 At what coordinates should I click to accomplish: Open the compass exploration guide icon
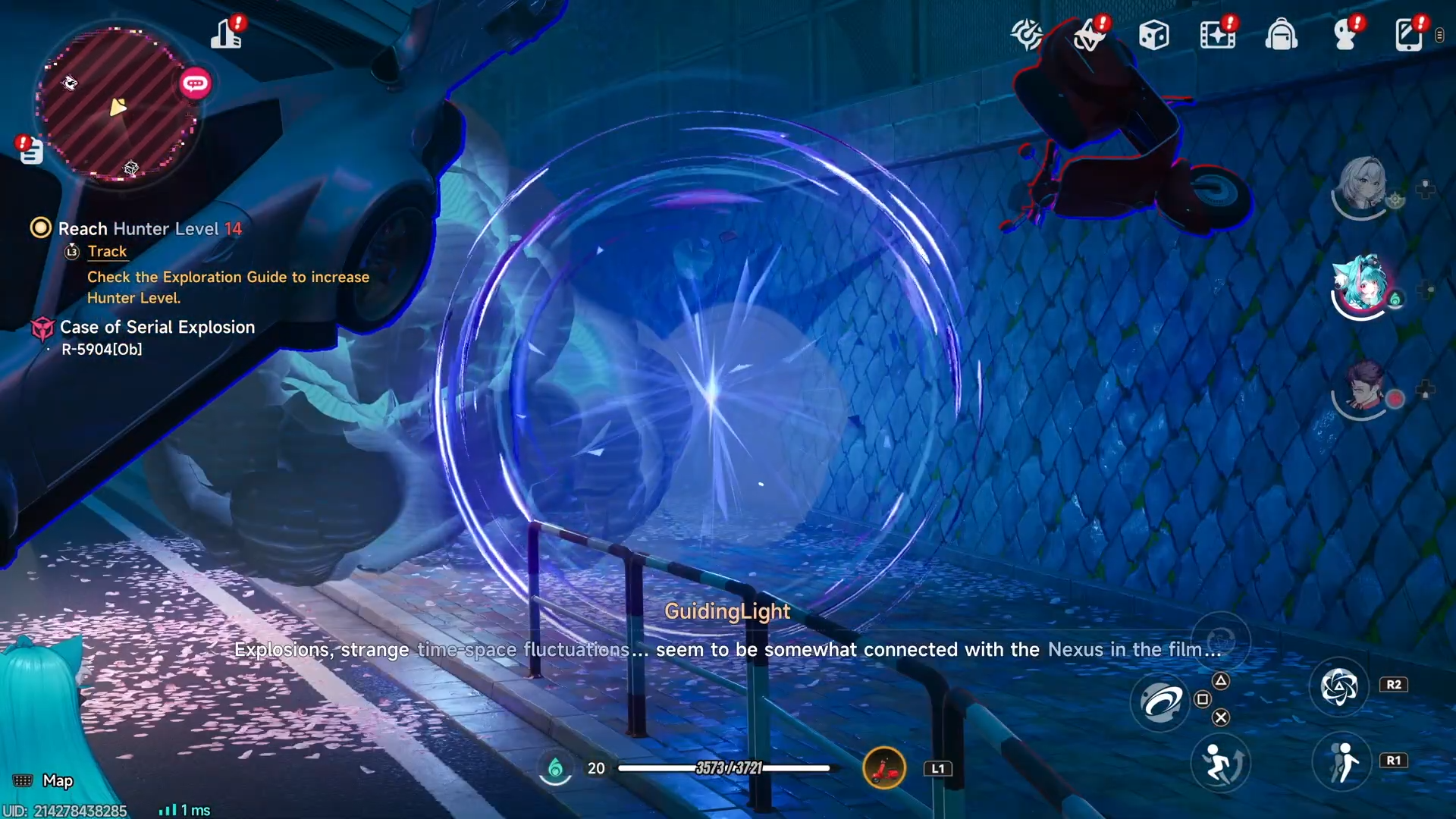pyautogui.click(x=1026, y=35)
